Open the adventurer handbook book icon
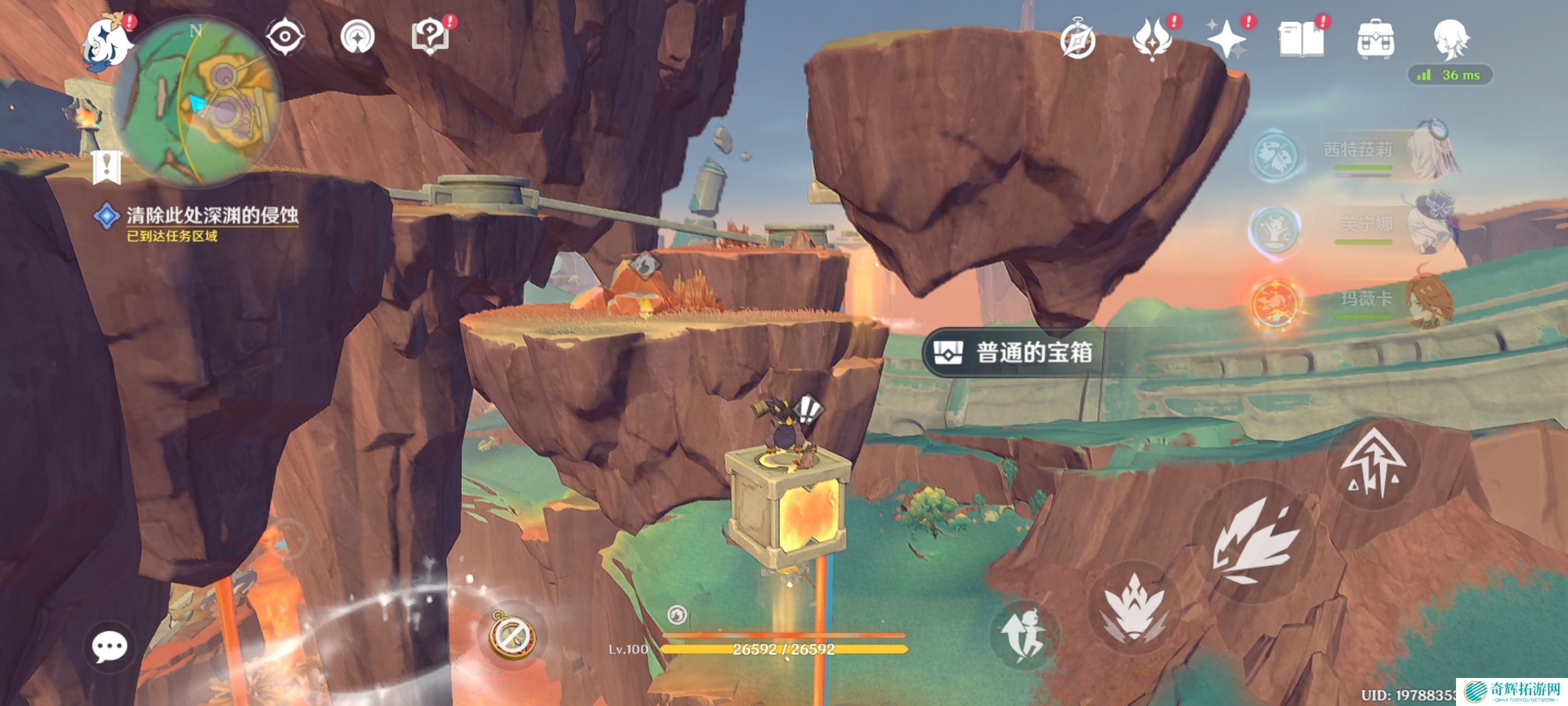Screen dimensions: 1568x706 [1301, 40]
